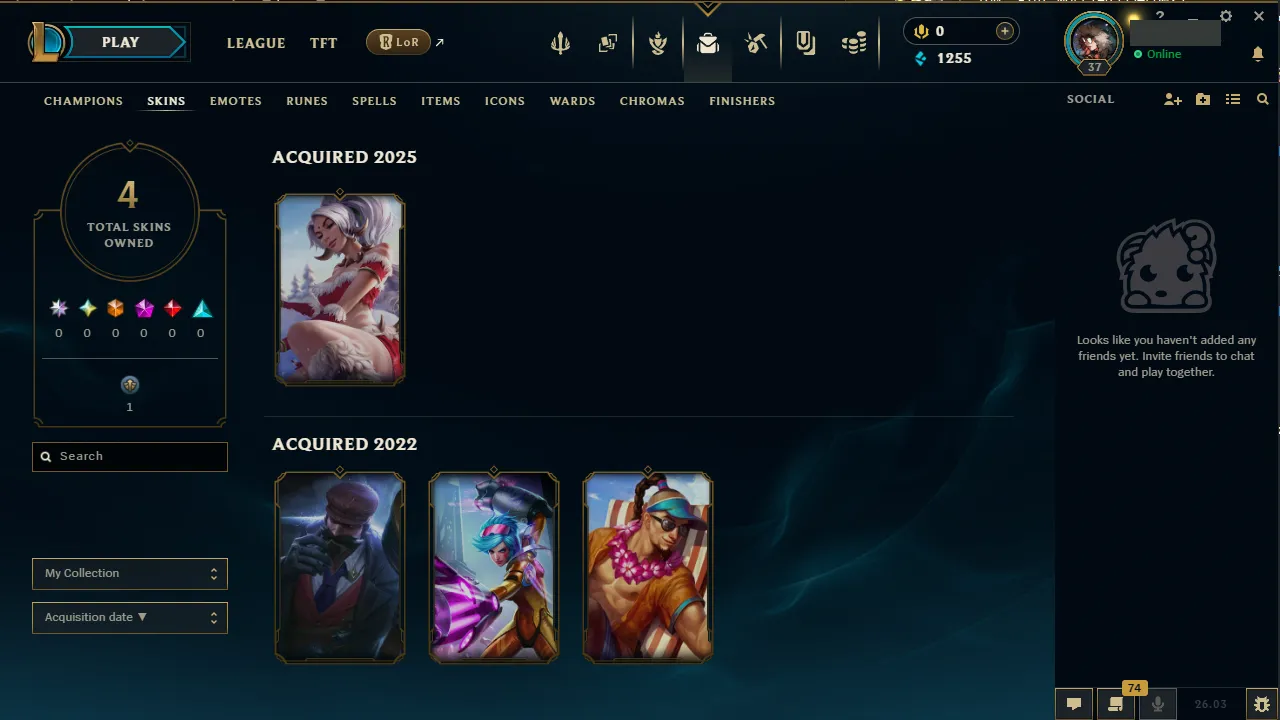
Task: Open the Acquisition date sort dropdown
Action: point(129,617)
